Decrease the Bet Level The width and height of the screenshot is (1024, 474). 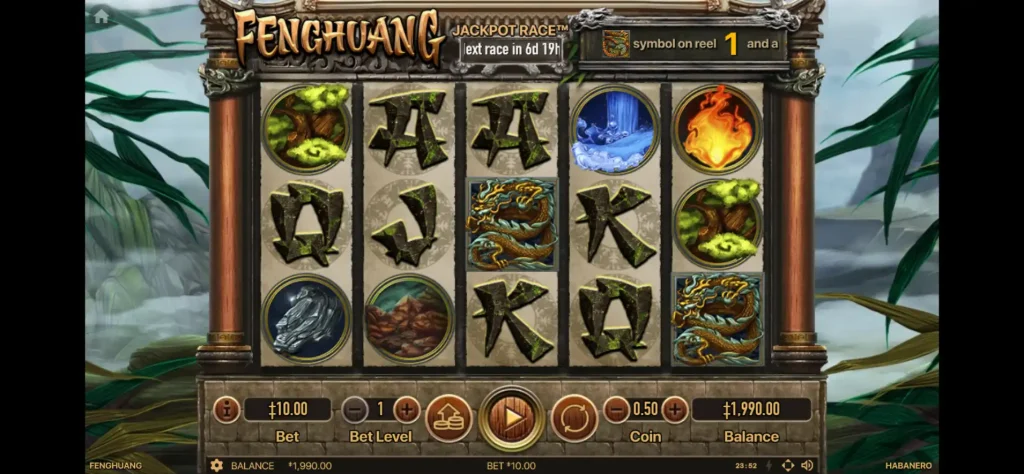pyautogui.click(x=355, y=409)
